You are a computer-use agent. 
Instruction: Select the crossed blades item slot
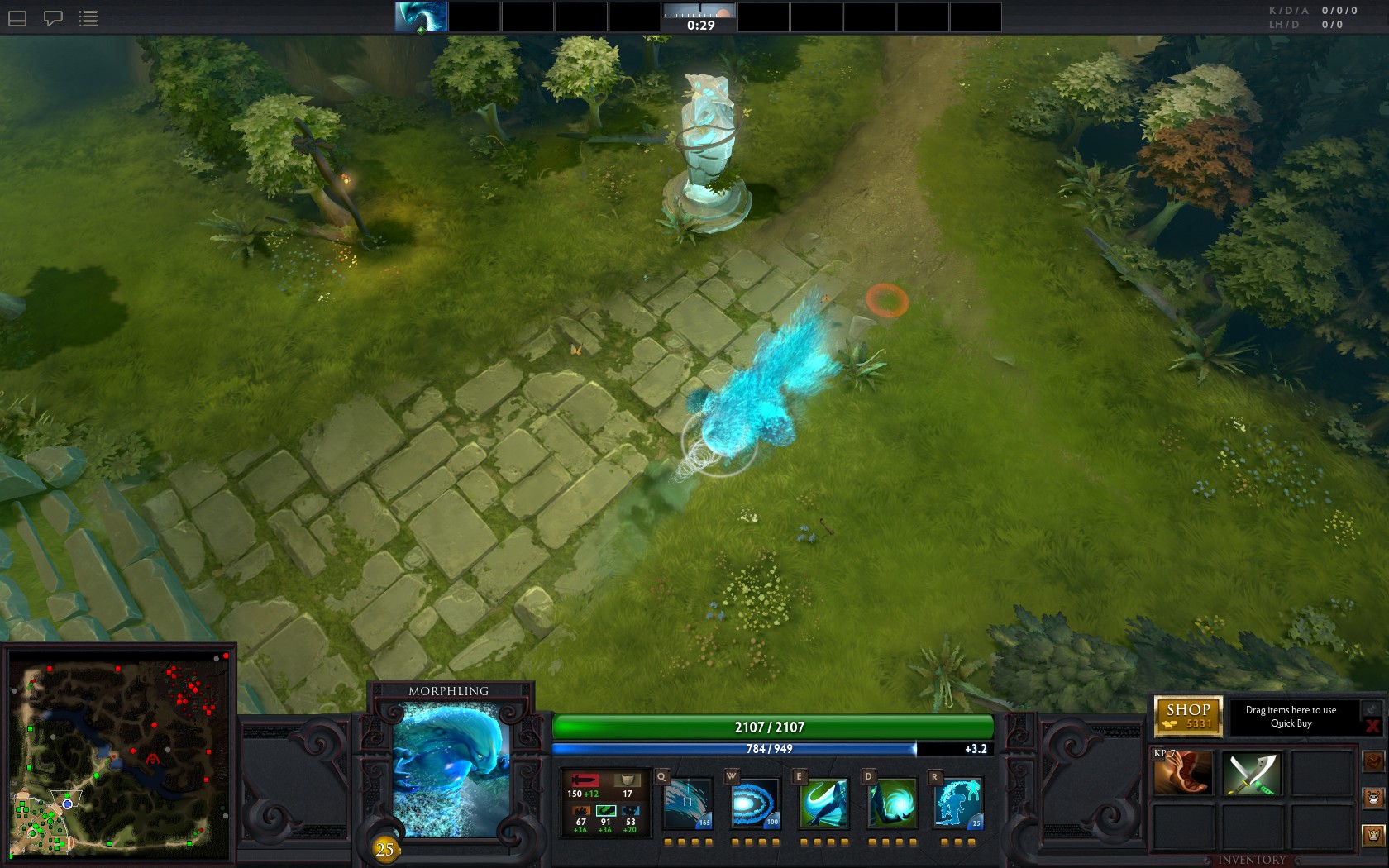(x=1252, y=773)
